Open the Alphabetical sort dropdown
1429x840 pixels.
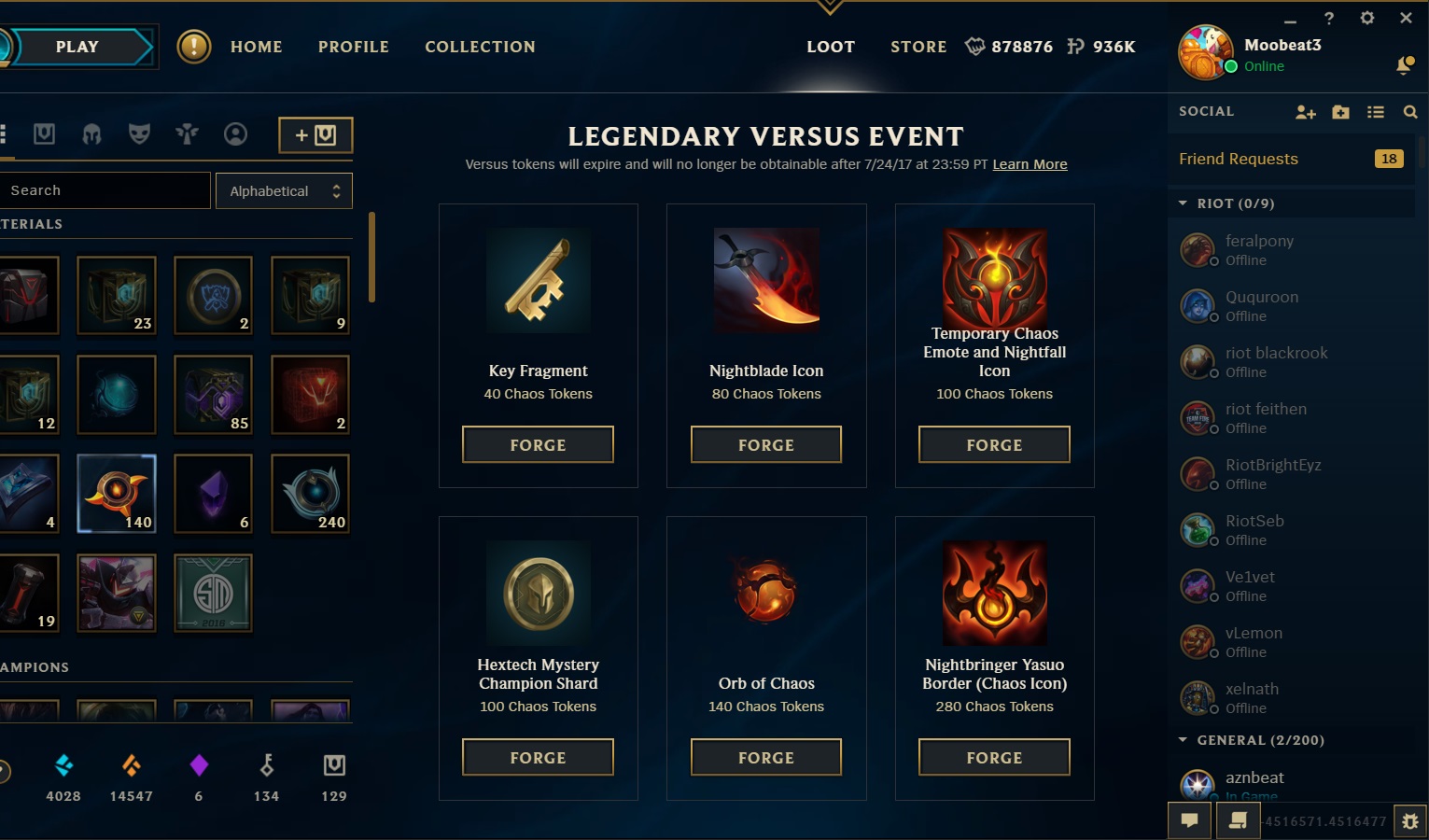284,189
